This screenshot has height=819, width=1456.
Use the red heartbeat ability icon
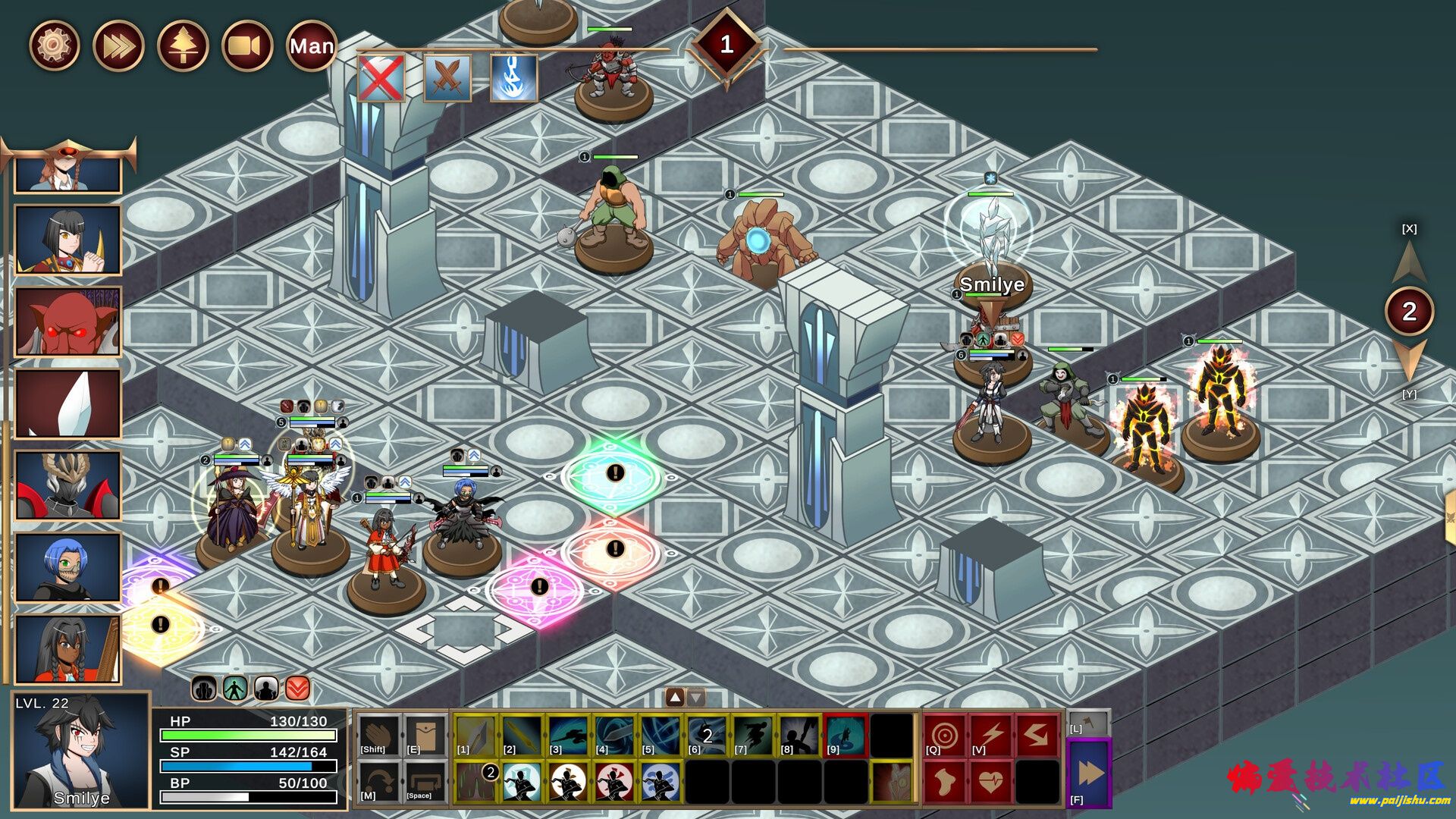(991, 780)
